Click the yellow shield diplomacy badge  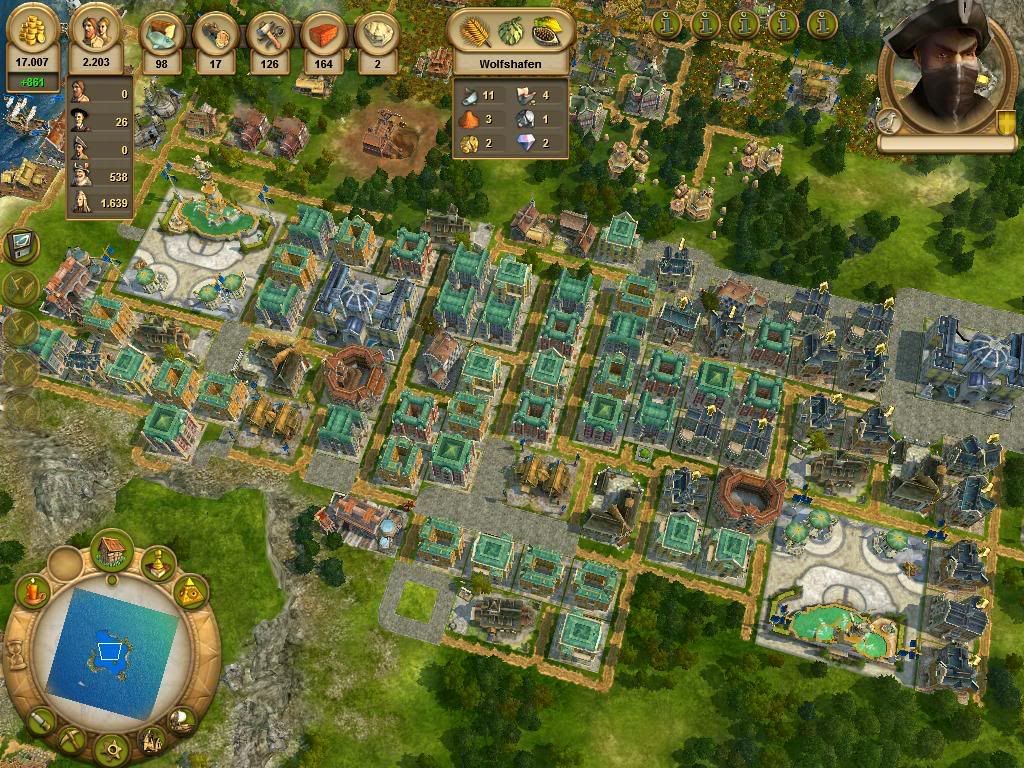pyautogui.click(x=1005, y=122)
